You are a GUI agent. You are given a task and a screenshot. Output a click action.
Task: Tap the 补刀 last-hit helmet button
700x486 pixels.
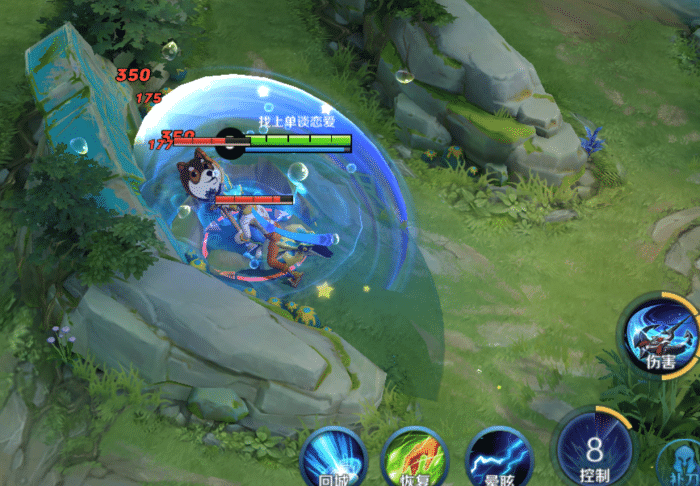coord(681,465)
